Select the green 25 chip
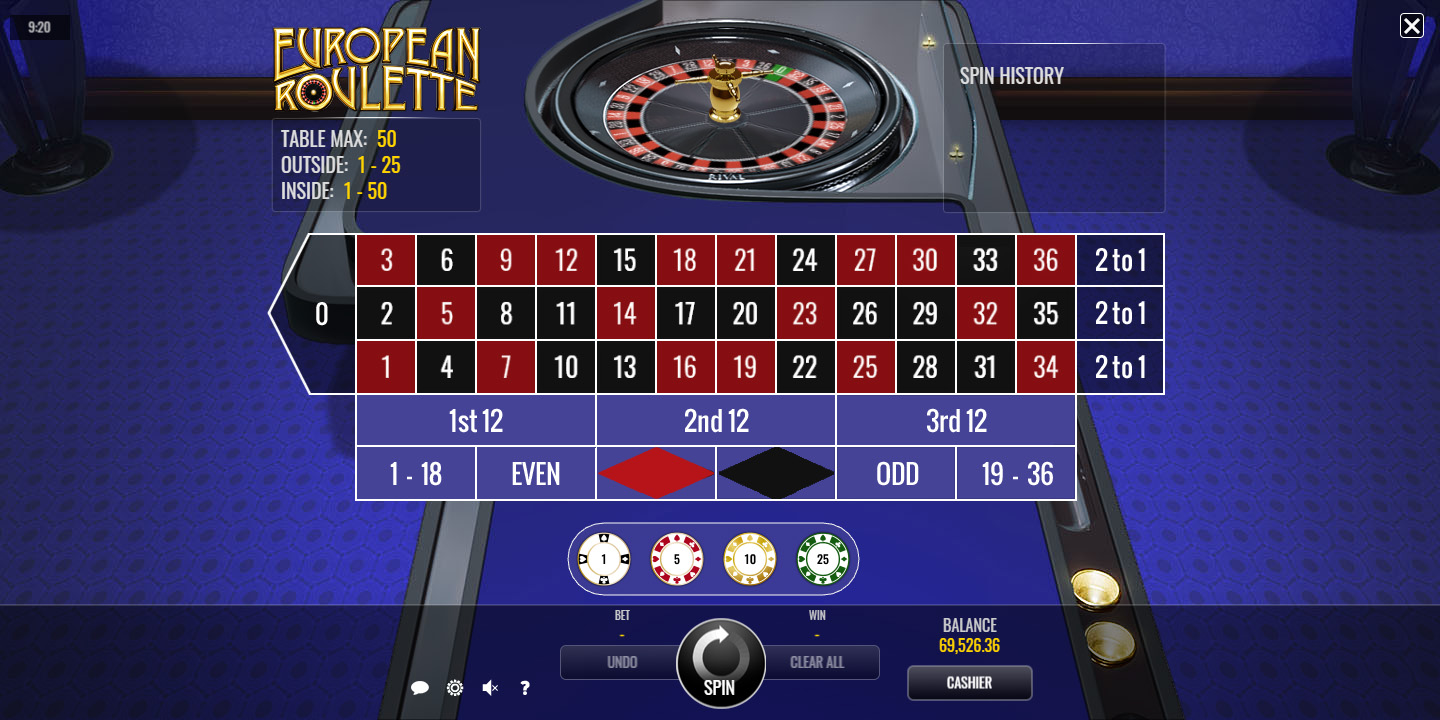The height and width of the screenshot is (720, 1440). [x=823, y=559]
